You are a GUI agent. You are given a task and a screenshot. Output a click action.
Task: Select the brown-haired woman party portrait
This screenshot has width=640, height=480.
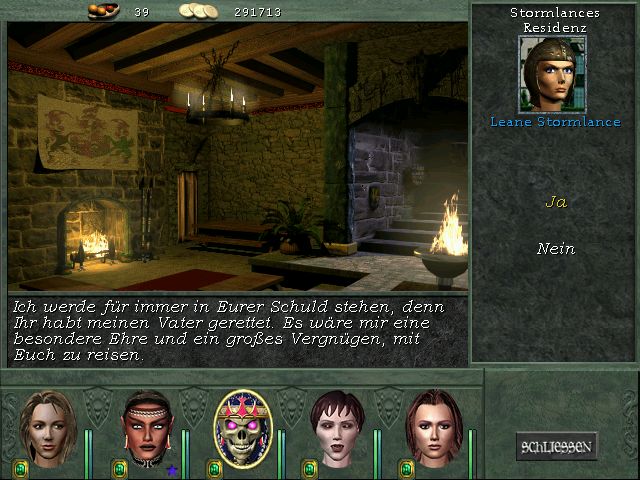pyautogui.click(x=433, y=428)
